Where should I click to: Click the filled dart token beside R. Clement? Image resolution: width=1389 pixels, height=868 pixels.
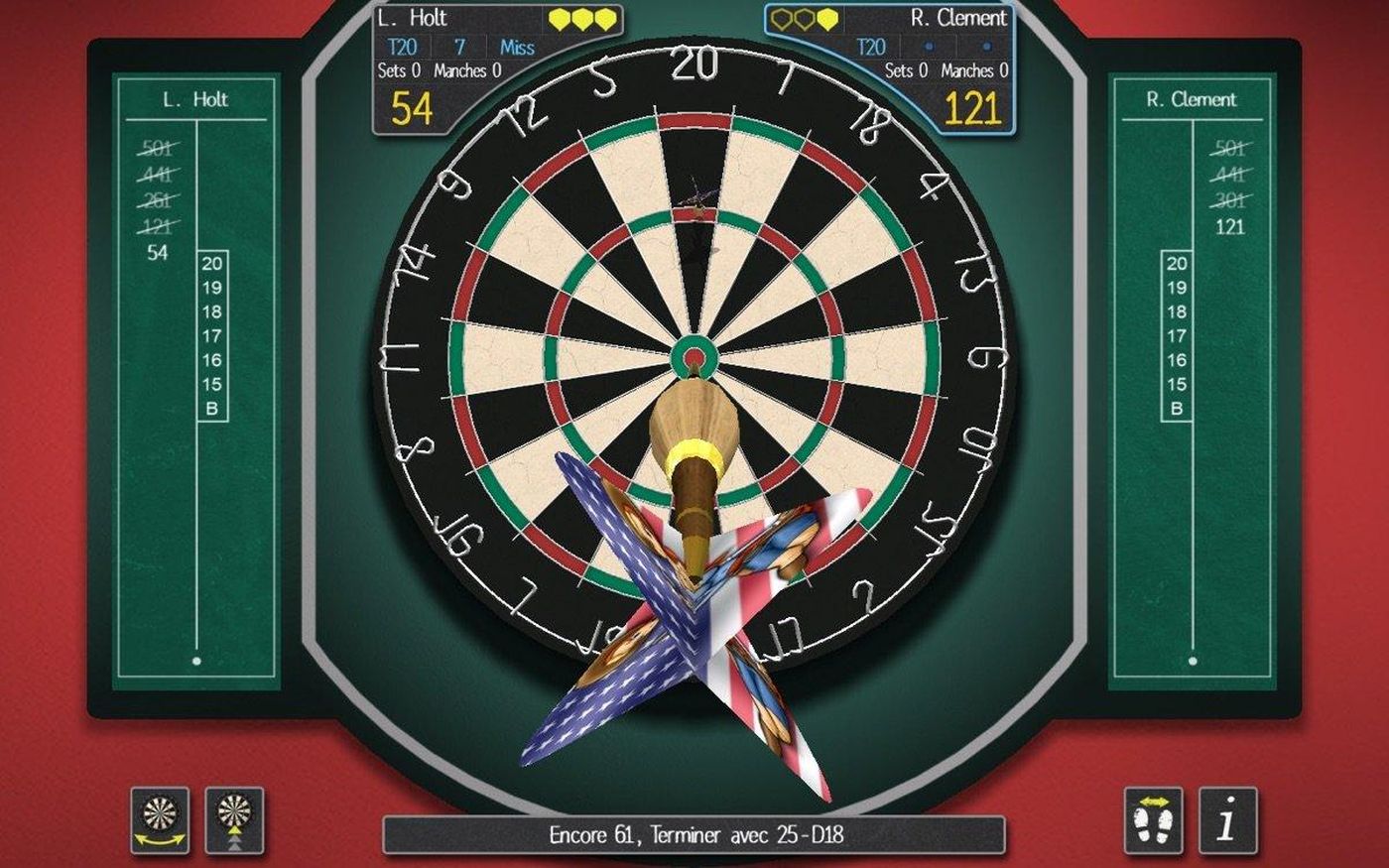828,17
